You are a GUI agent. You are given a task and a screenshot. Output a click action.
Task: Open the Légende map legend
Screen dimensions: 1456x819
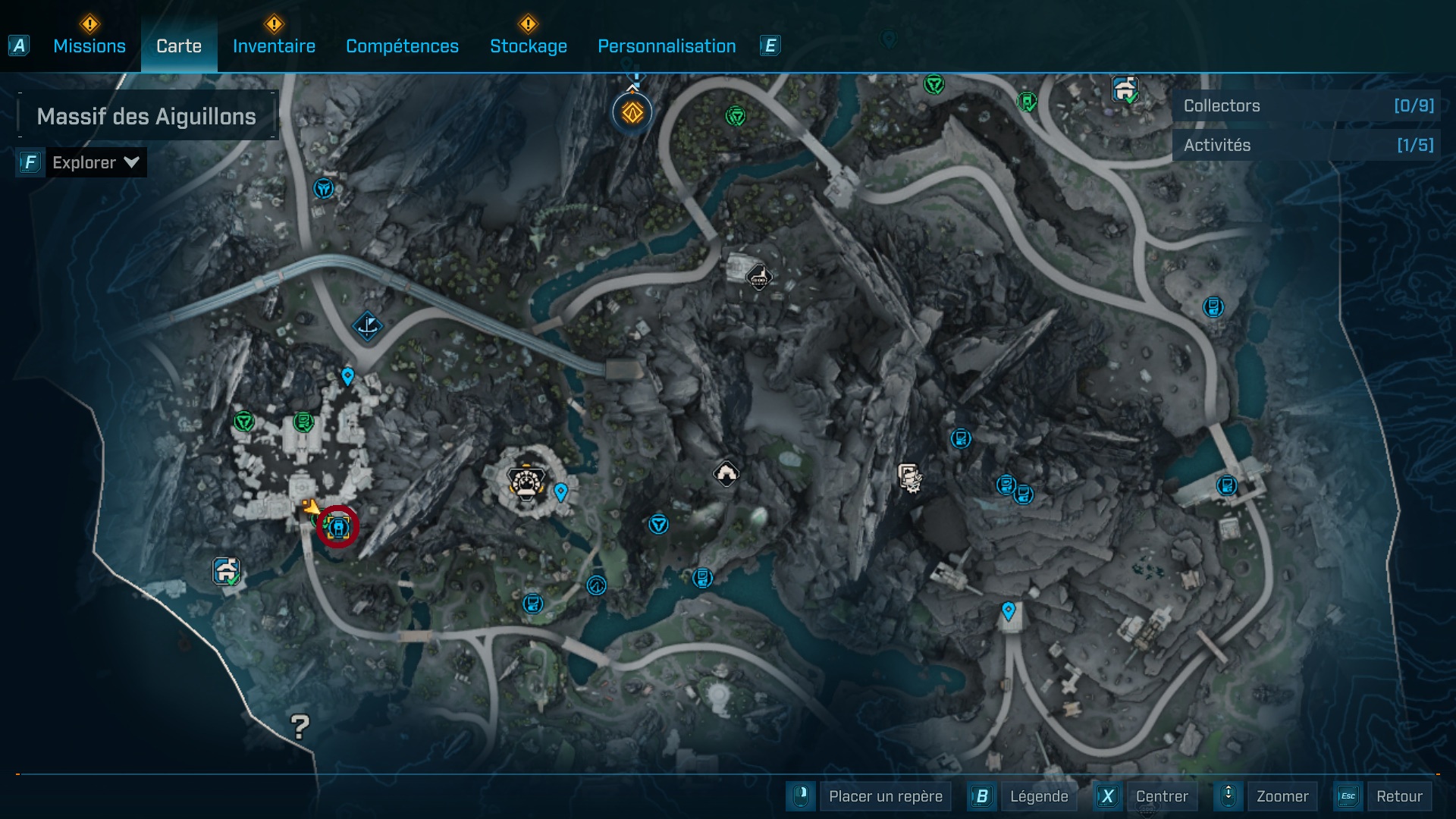point(1038,796)
